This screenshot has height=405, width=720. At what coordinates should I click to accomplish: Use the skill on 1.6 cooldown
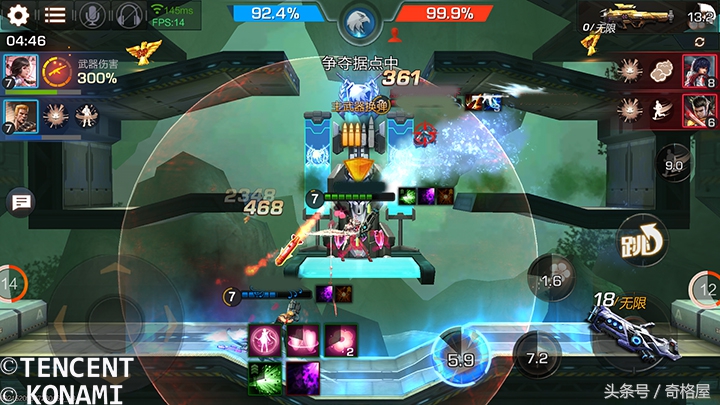tap(551, 280)
